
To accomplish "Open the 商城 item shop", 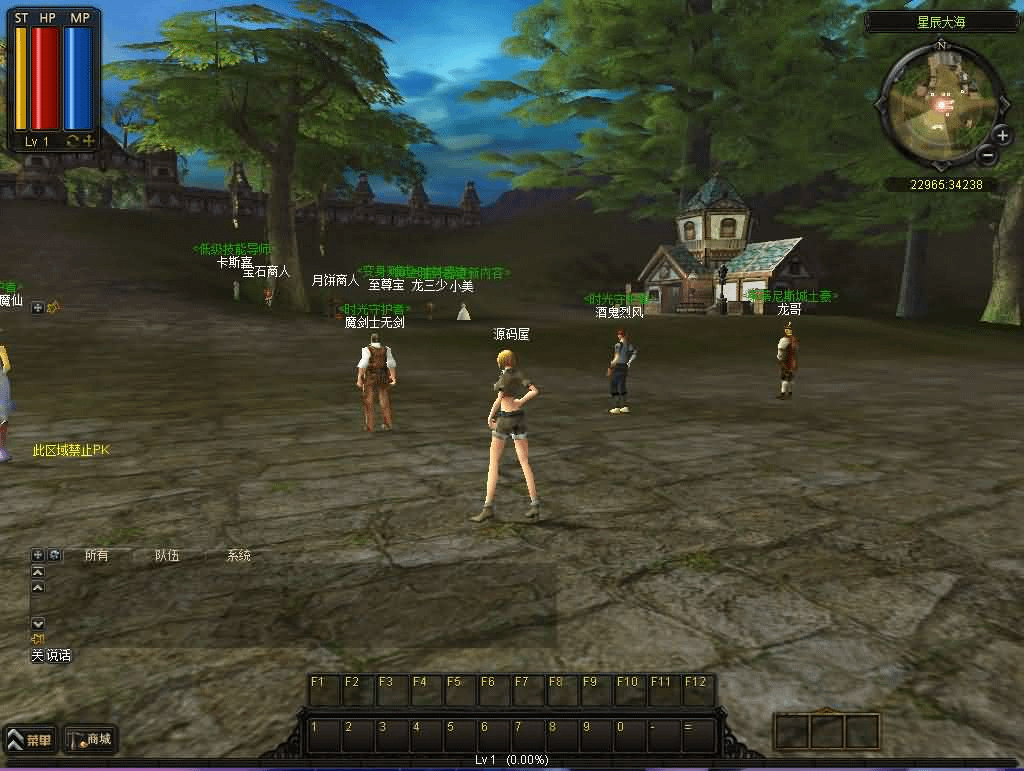I will click(90, 740).
